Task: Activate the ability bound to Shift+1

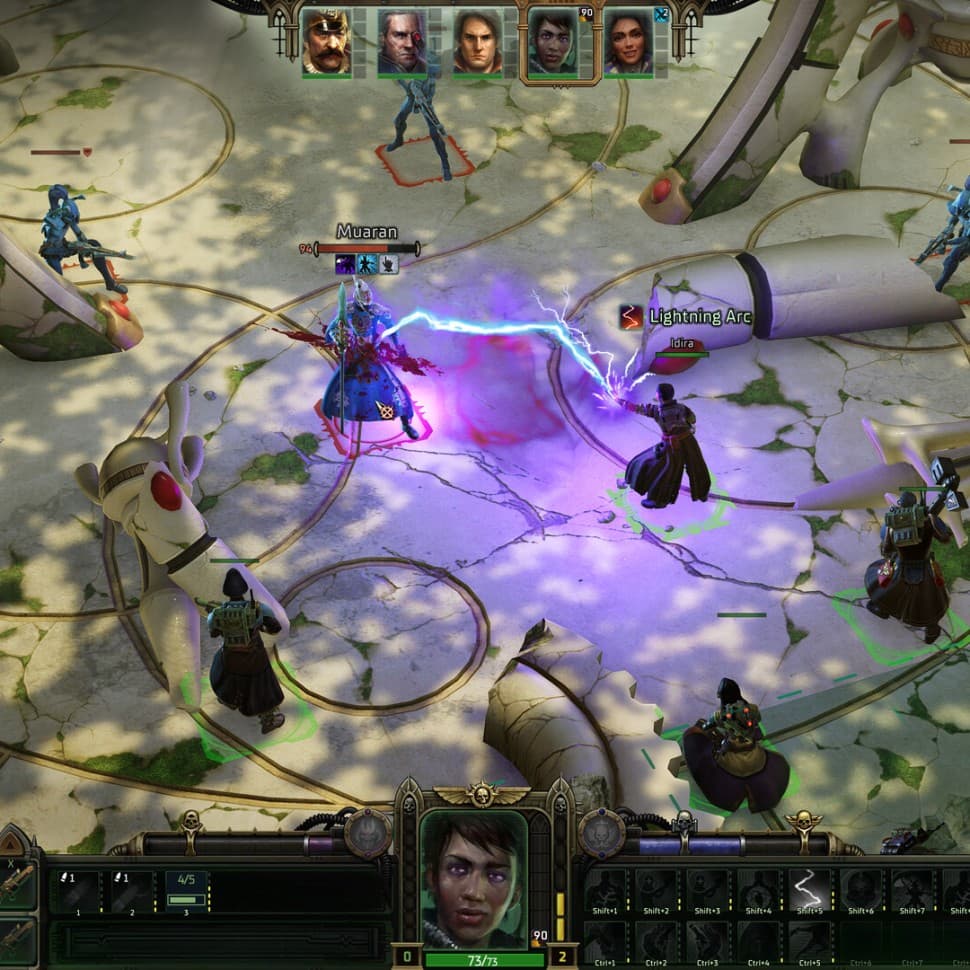Action: click(x=604, y=890)
